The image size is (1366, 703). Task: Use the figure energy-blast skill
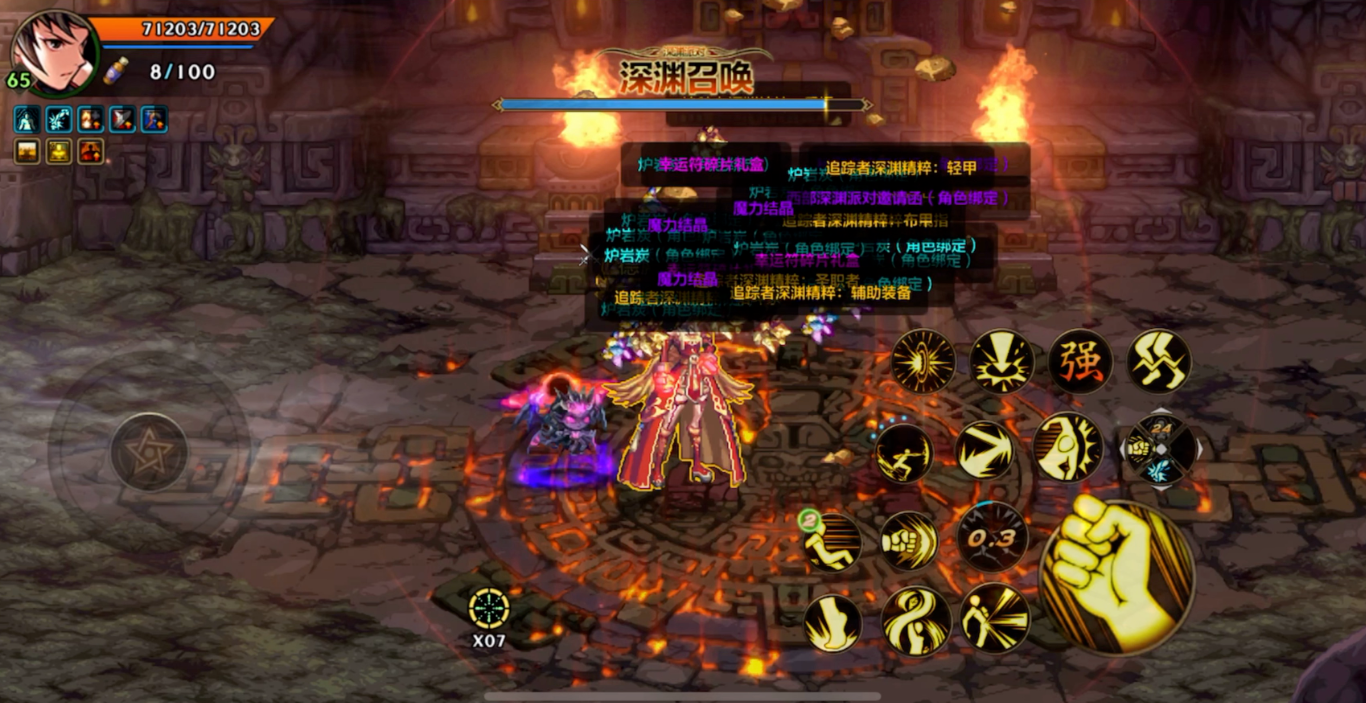click(x=994, y=618)
